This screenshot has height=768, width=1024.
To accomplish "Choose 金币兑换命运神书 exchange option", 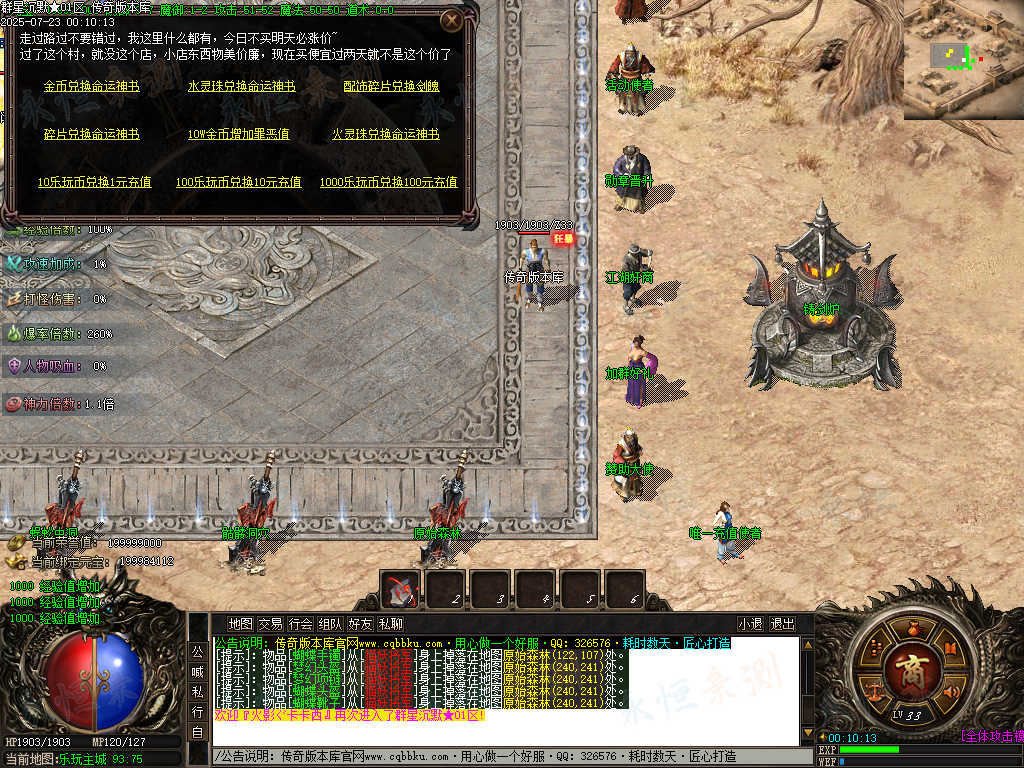I will coord(91,87).
